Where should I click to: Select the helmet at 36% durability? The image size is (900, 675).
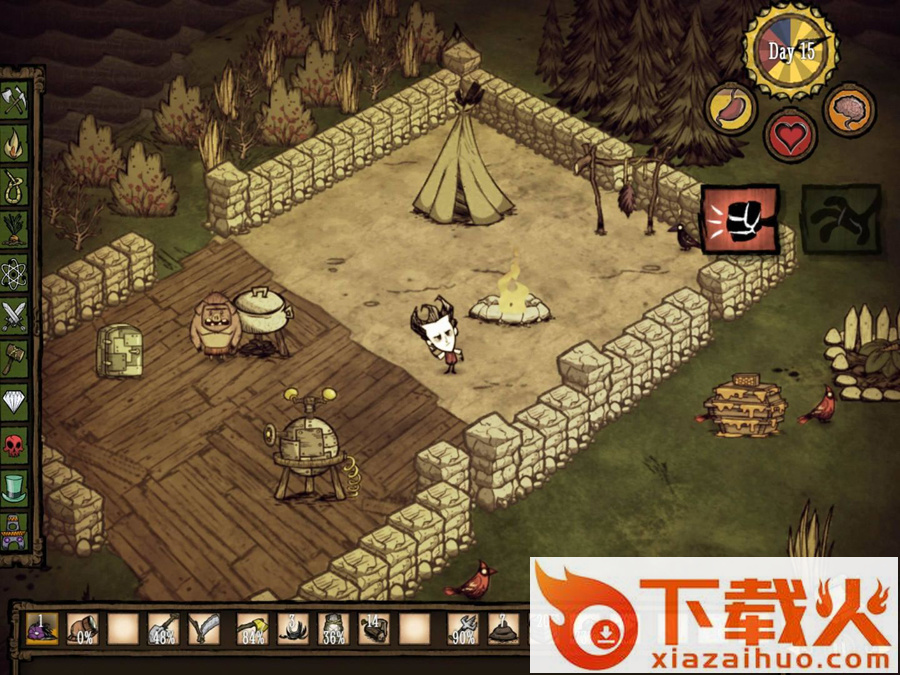pos(332,630)
